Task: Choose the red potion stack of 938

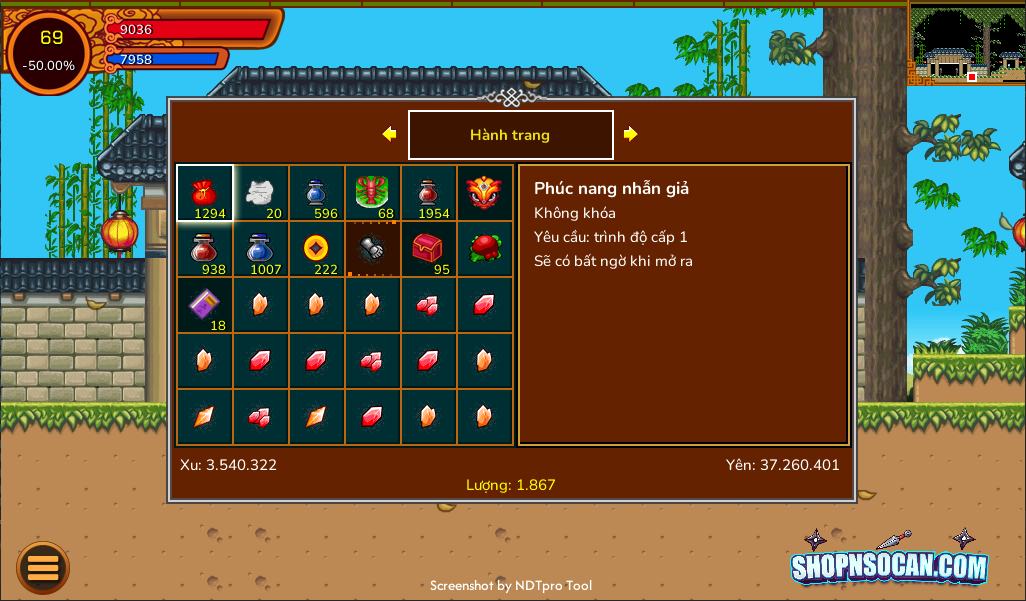Action: coord(205,249)
